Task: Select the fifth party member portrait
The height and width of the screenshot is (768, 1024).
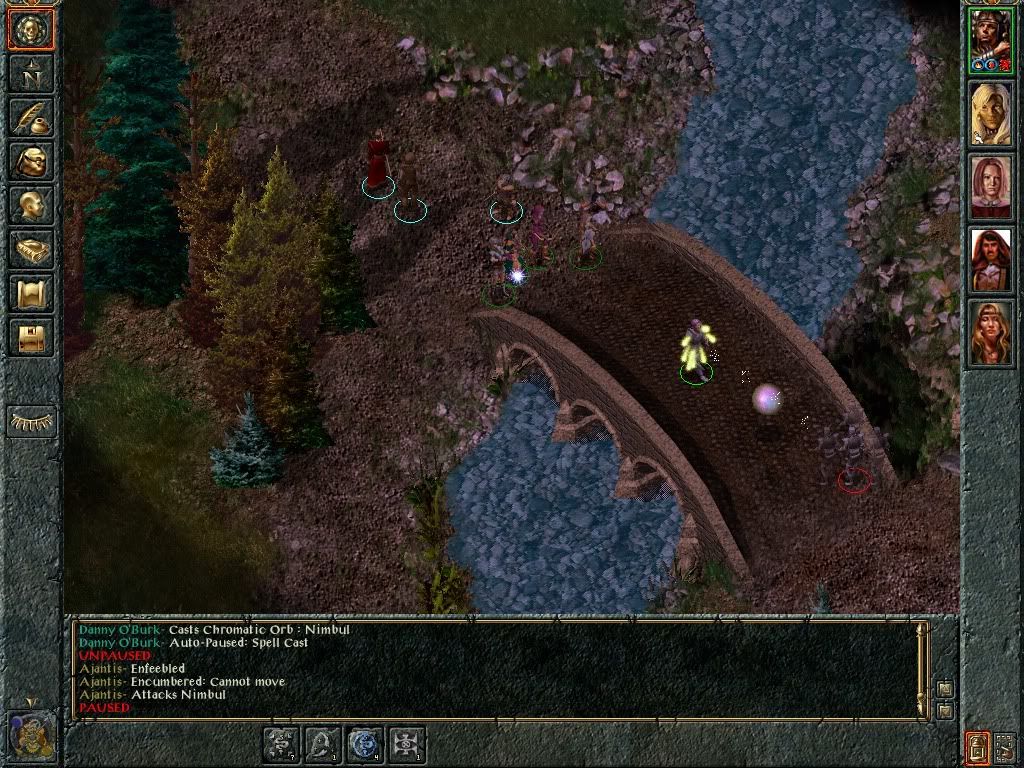Action: coord(991,333)
